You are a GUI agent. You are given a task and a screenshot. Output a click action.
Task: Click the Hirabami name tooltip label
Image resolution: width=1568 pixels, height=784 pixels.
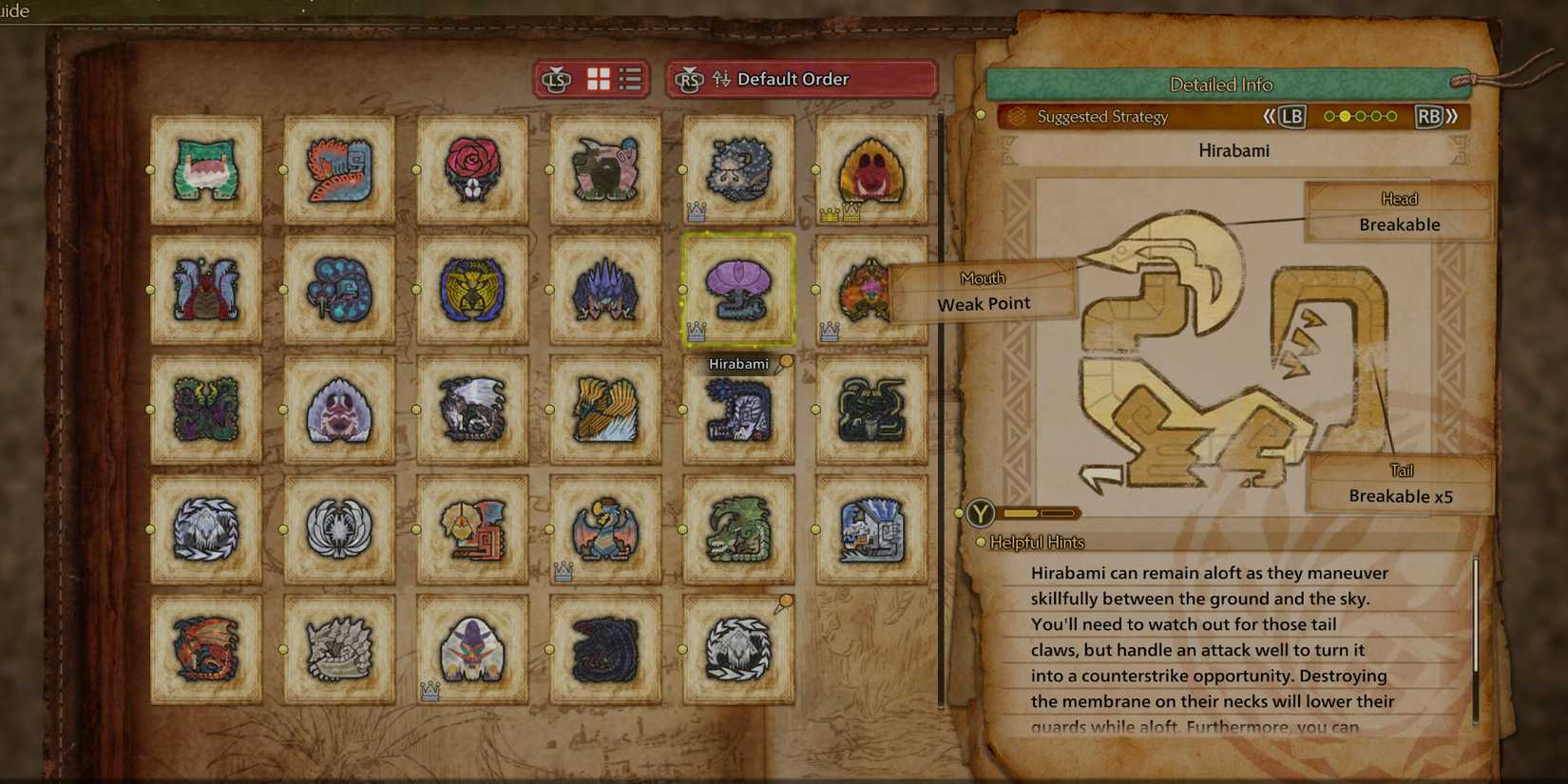pos(739,363)
